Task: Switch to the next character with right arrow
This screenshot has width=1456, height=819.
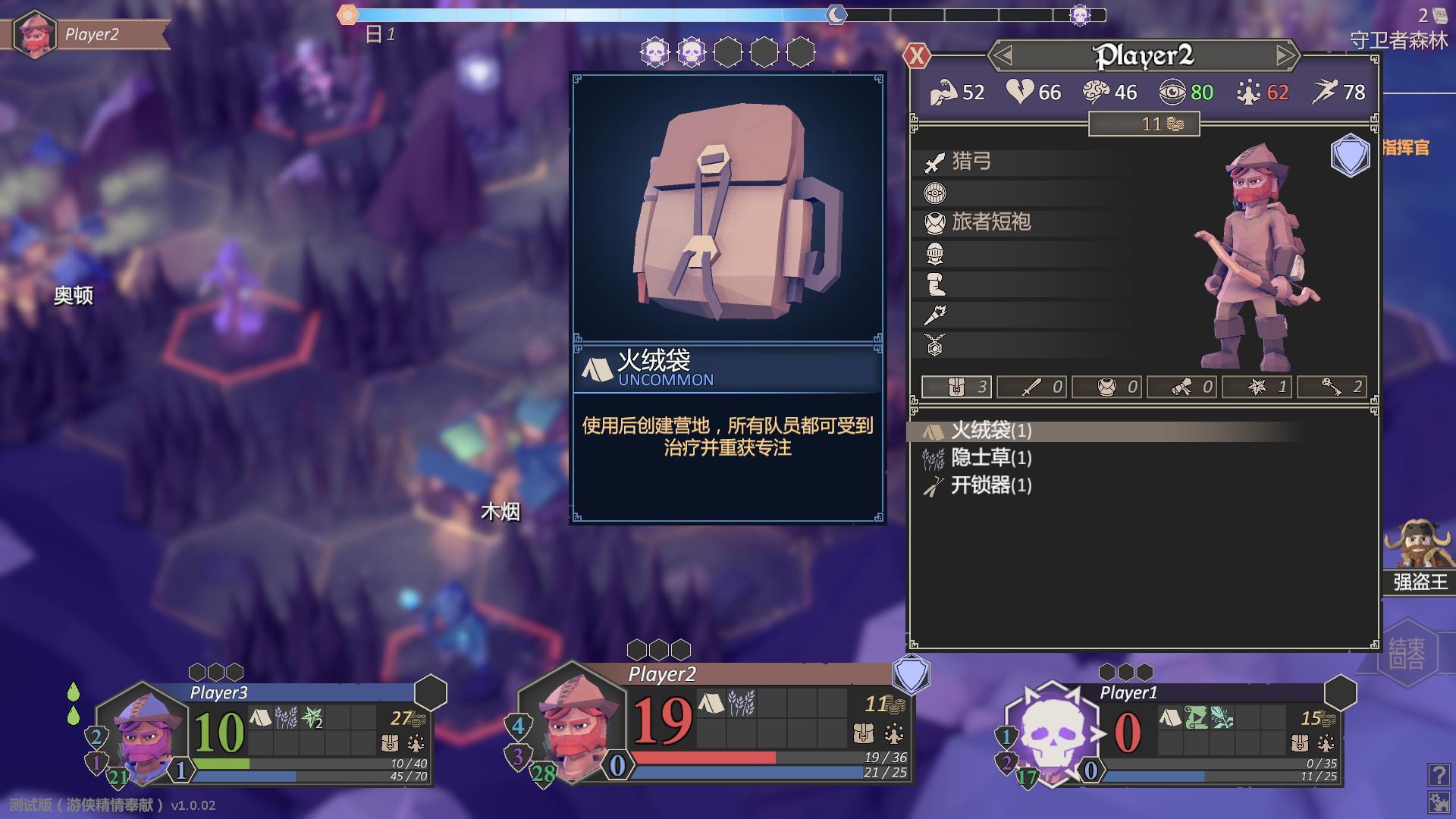Action: point(1285,55)
